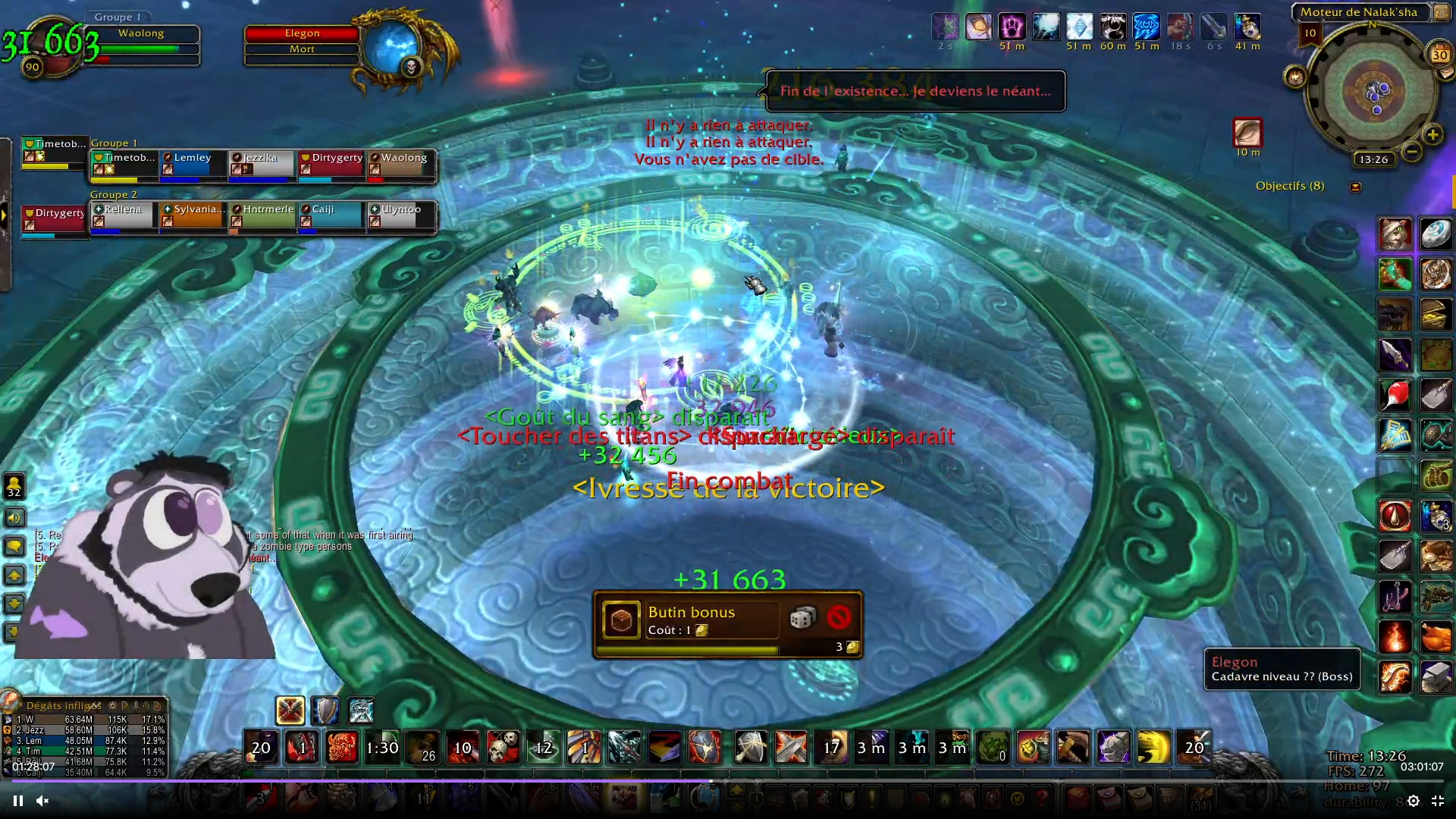Zoom in the minimap with plus button
This screenshot has width=1456, height=819.
coord(1432,135)
